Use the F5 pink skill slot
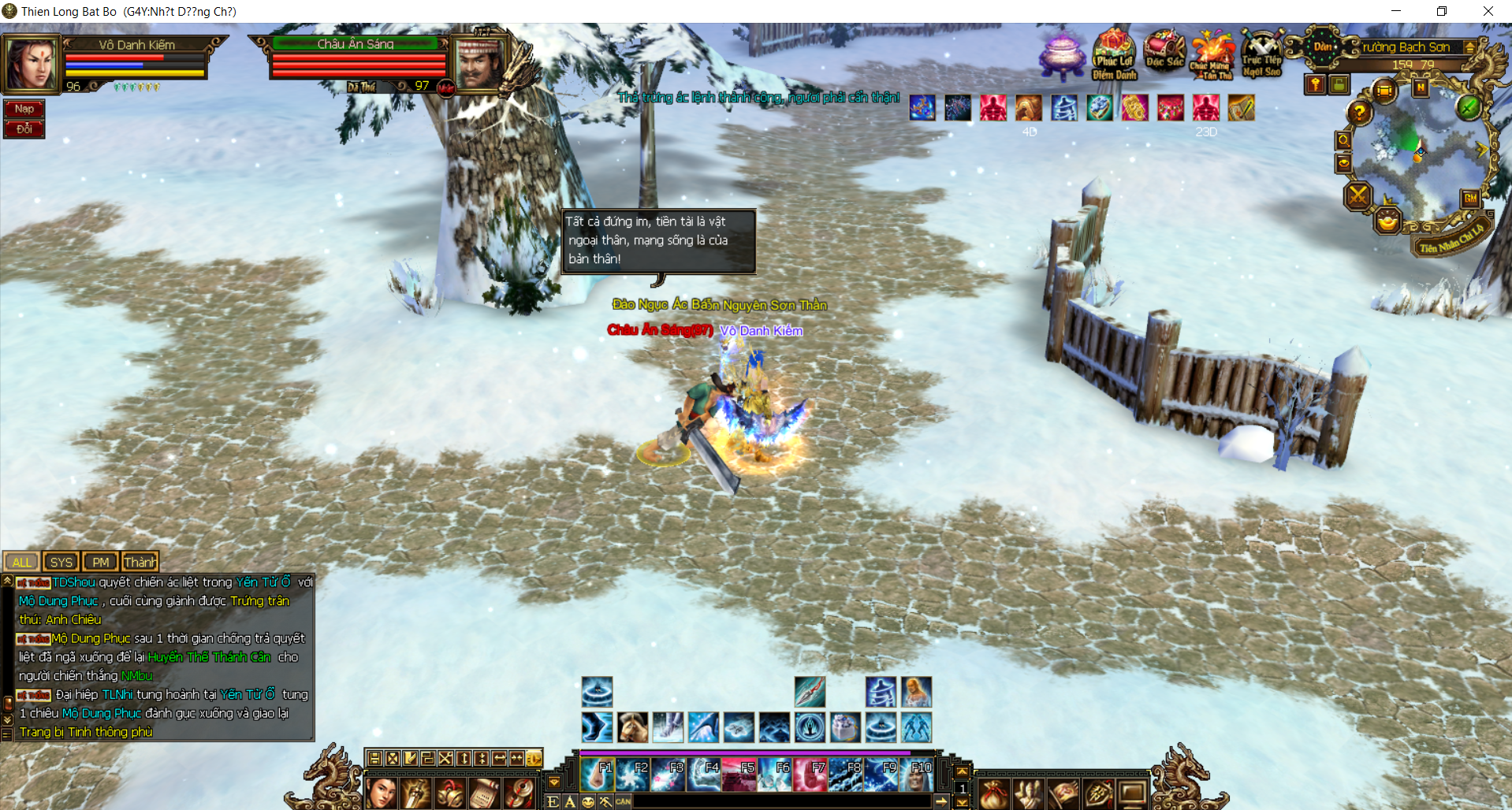 coord(739,775)
